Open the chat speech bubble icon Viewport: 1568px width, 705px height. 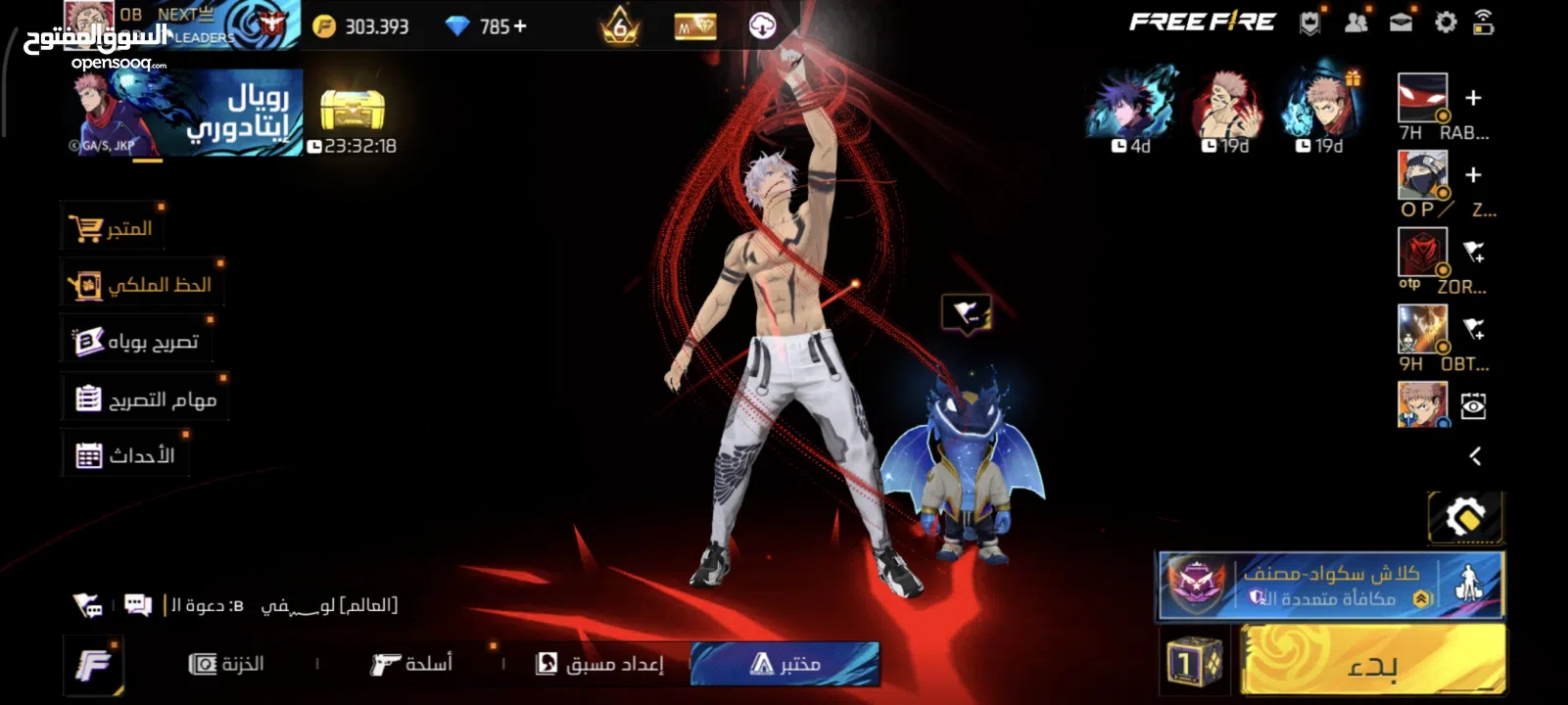[138, 605]
